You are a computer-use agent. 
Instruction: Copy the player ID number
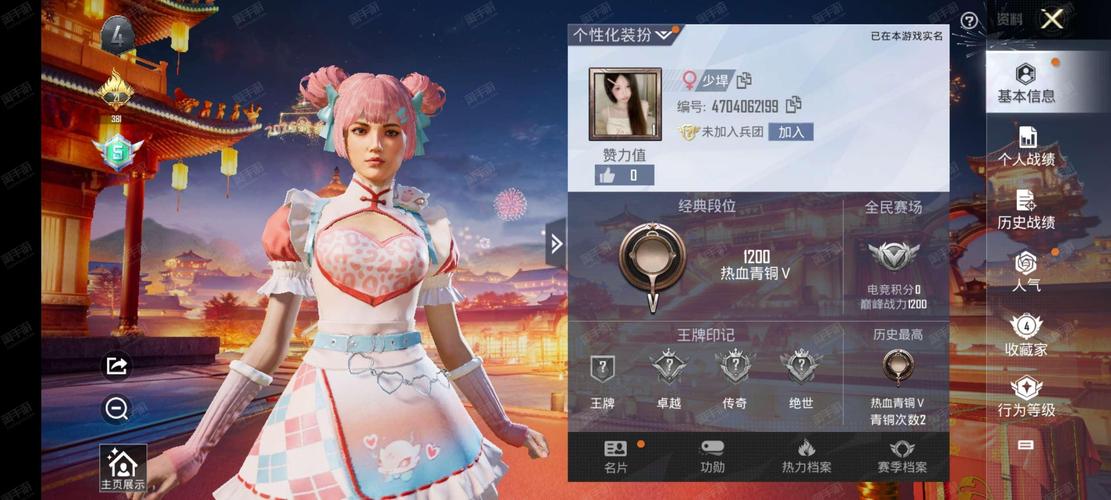[x=794, y=105]
